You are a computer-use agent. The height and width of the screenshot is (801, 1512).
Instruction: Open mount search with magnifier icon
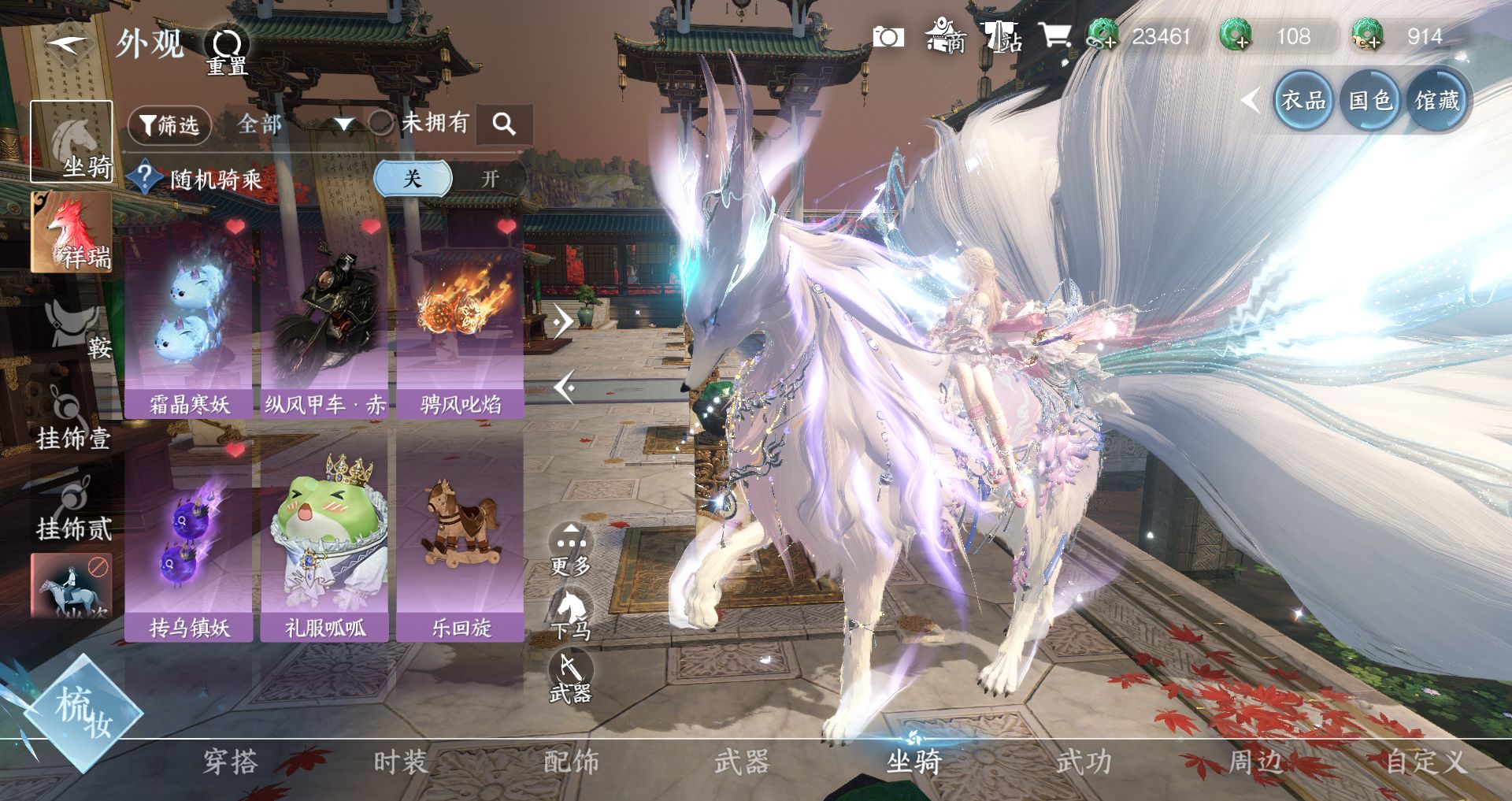point(504,124)
